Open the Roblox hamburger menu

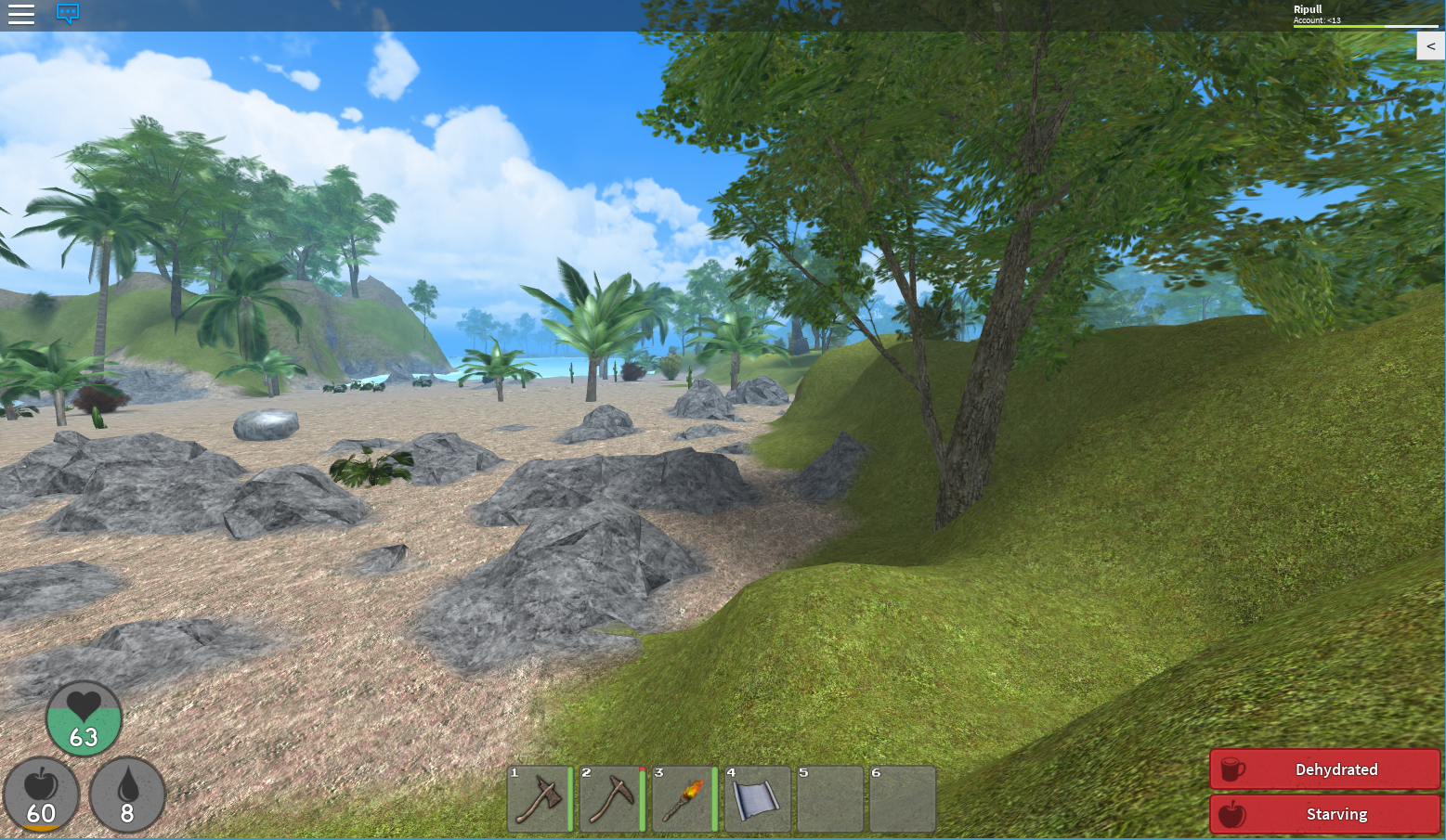click(21, 14)
